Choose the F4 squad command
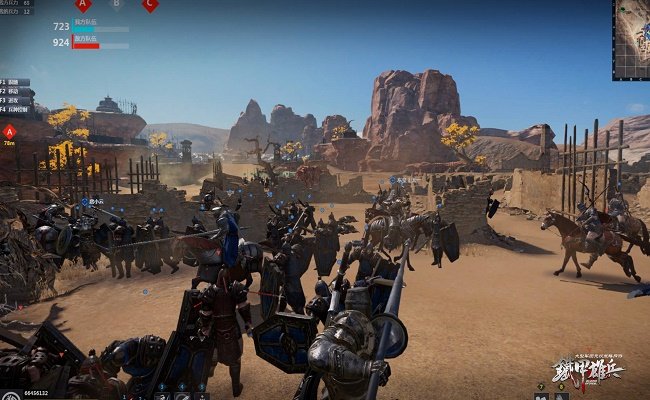650x400 pixels. pyautogui.click(x=15, y=110)
